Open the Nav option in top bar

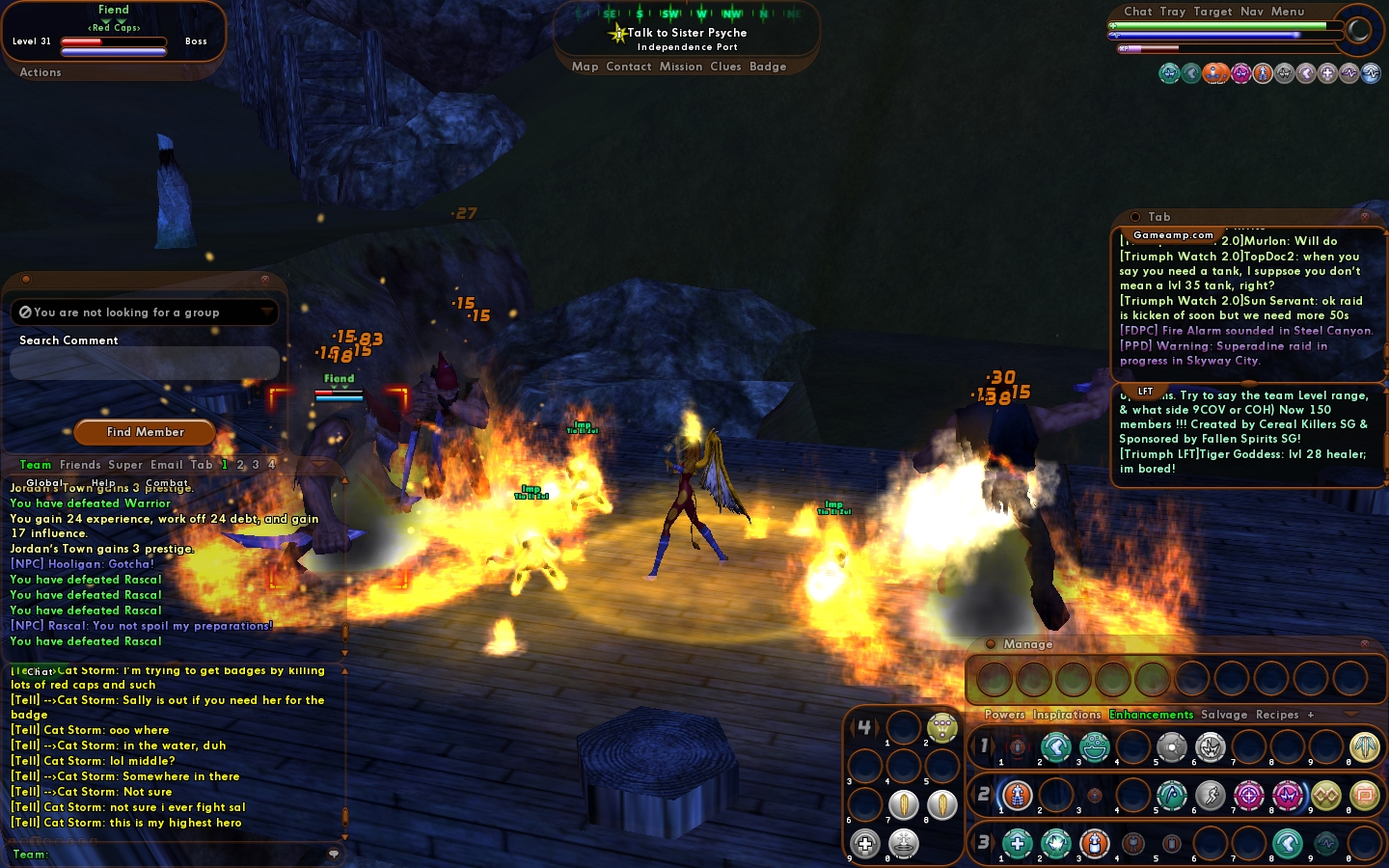pyautogui.click(x=1252, y=12)
